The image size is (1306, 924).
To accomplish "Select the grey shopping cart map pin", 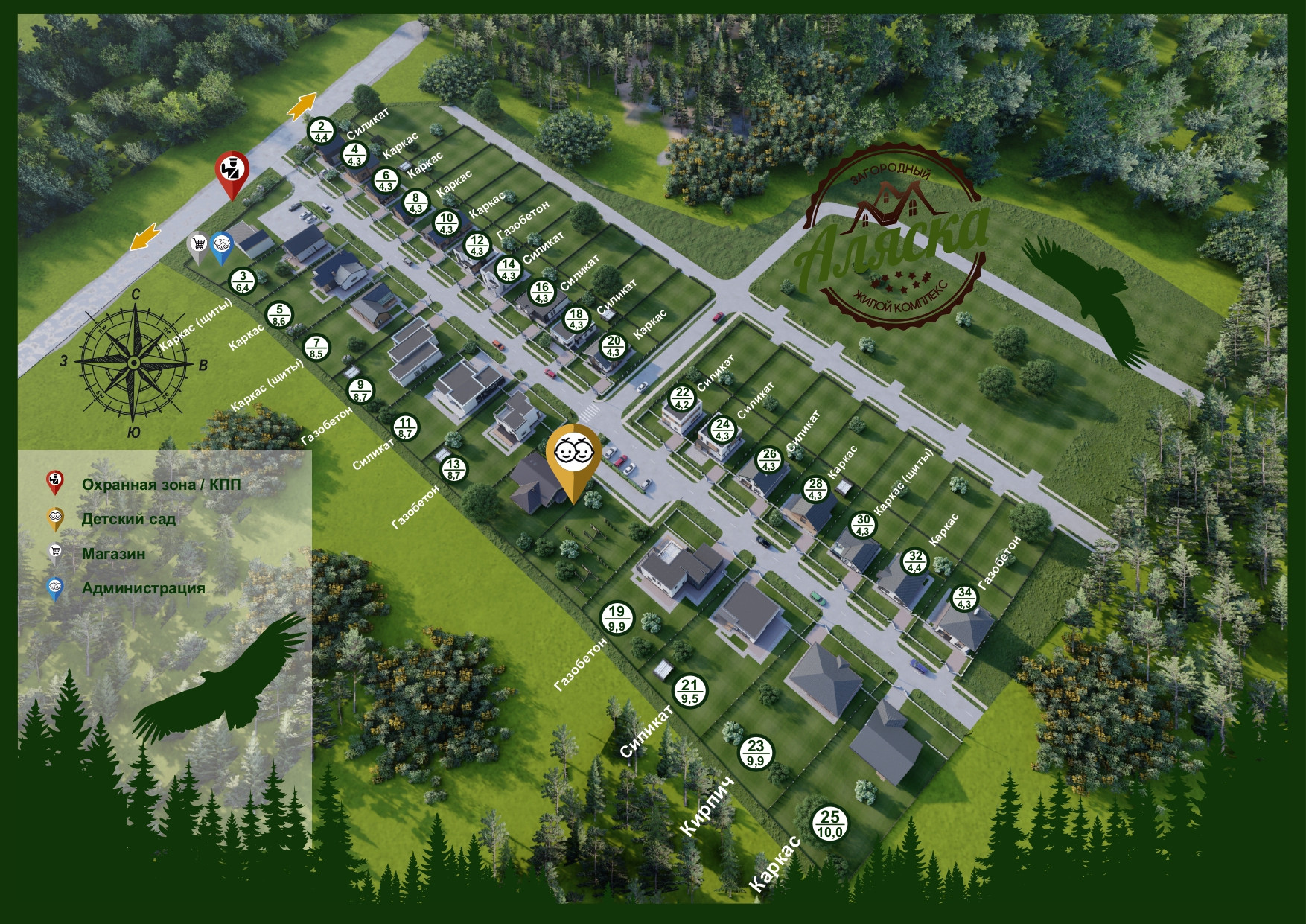I will pos(198,245).
